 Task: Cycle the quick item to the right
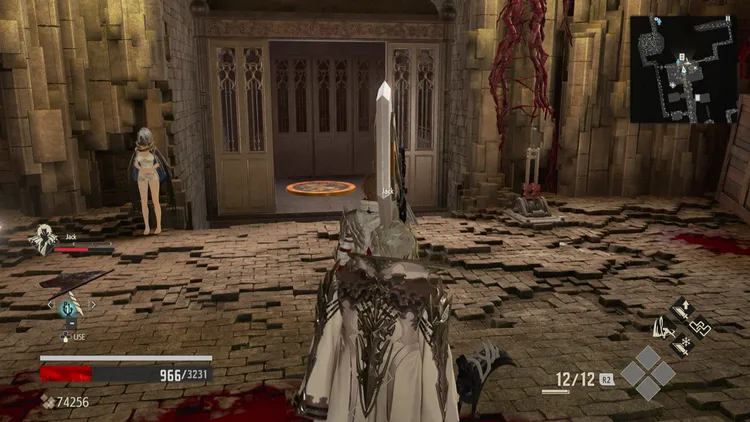pyautogui.click(x=93, y=305)
